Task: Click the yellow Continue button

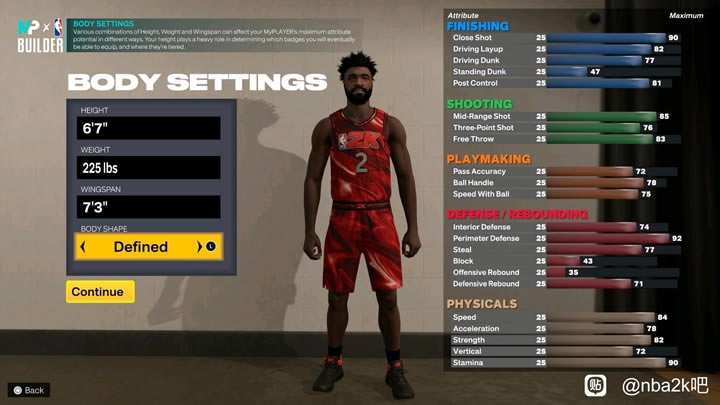Action: 100,292
